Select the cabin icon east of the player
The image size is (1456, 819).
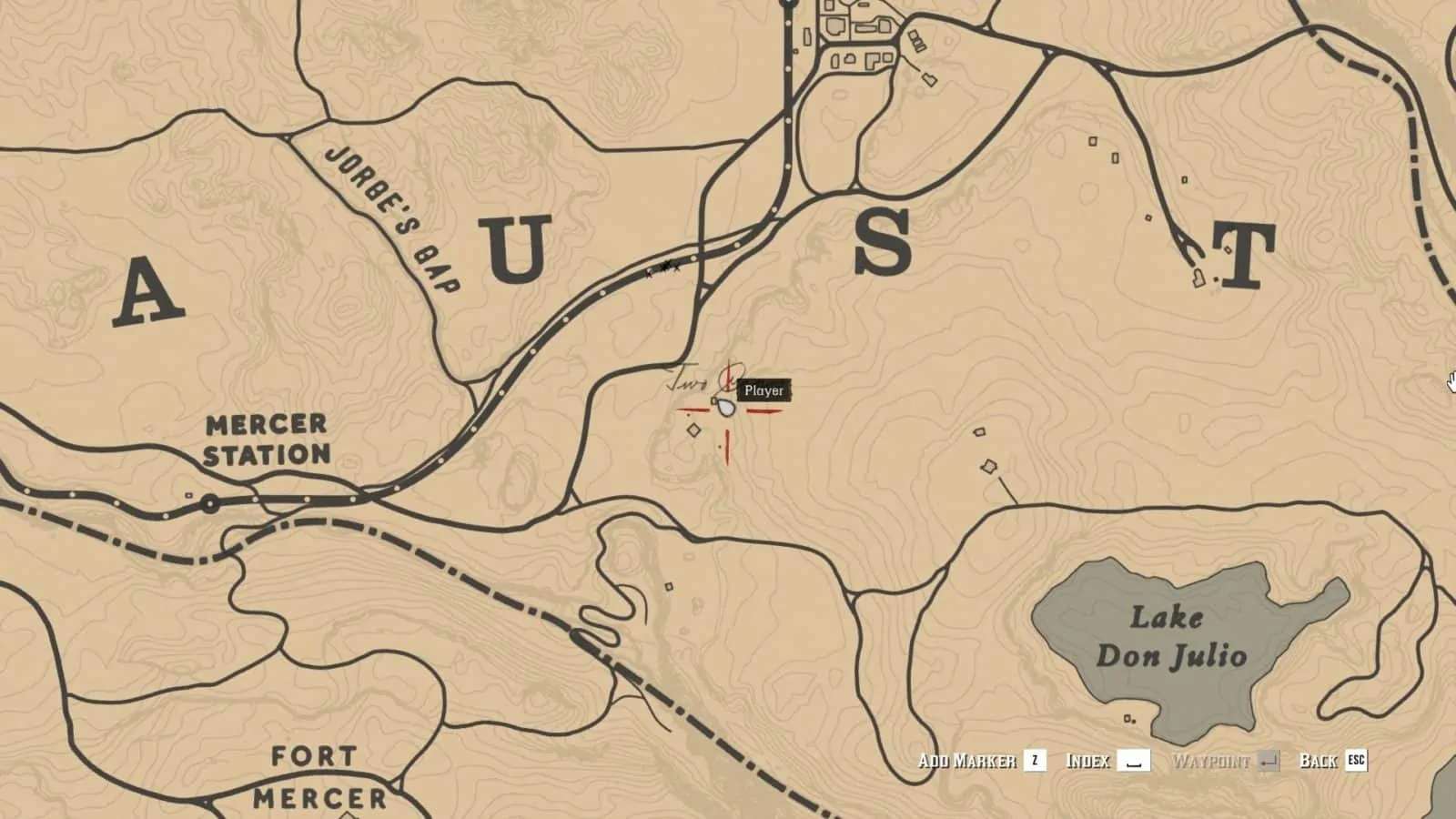[981, 430]
